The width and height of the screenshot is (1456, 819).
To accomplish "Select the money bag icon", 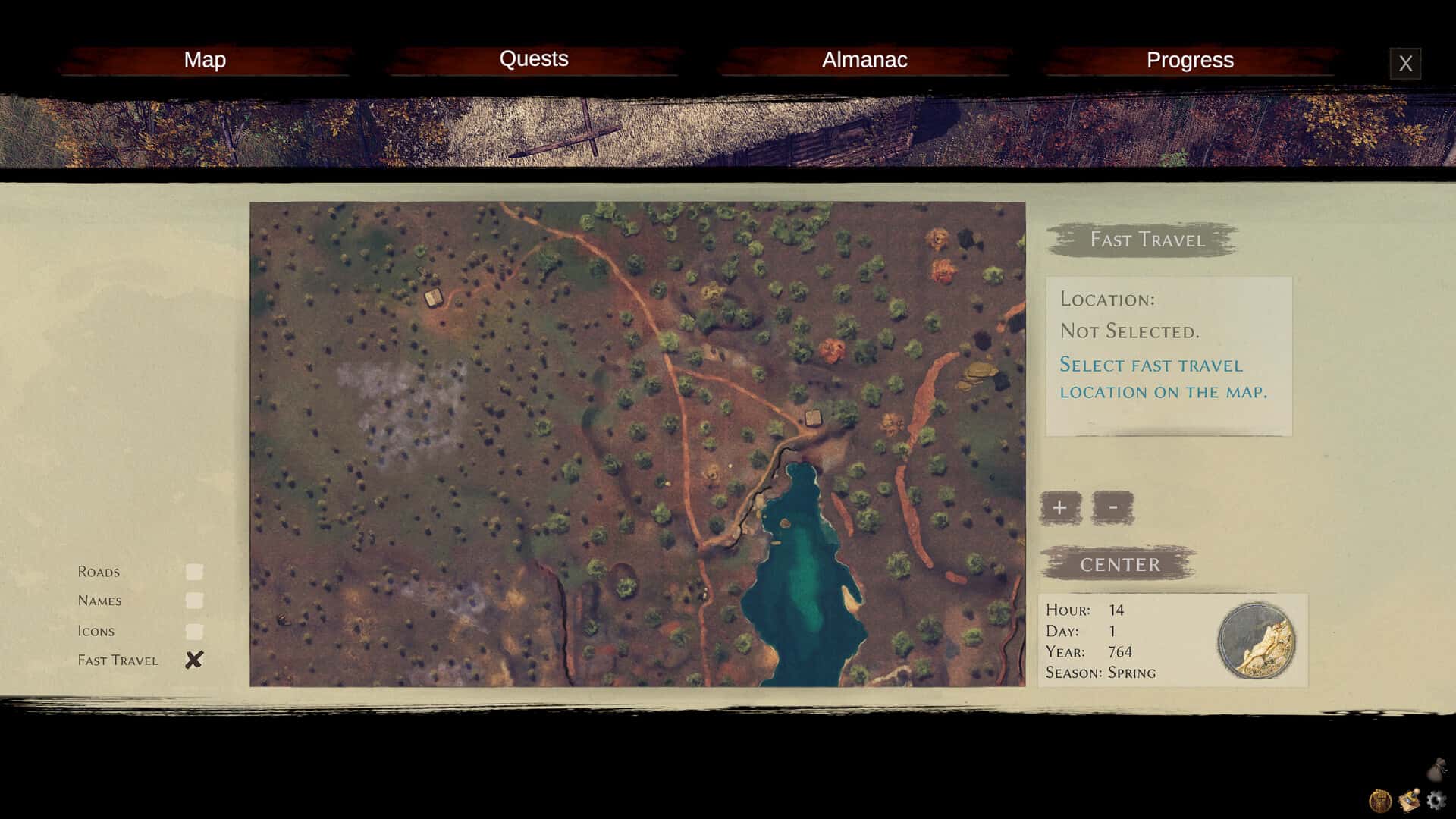I will 1439,769.
